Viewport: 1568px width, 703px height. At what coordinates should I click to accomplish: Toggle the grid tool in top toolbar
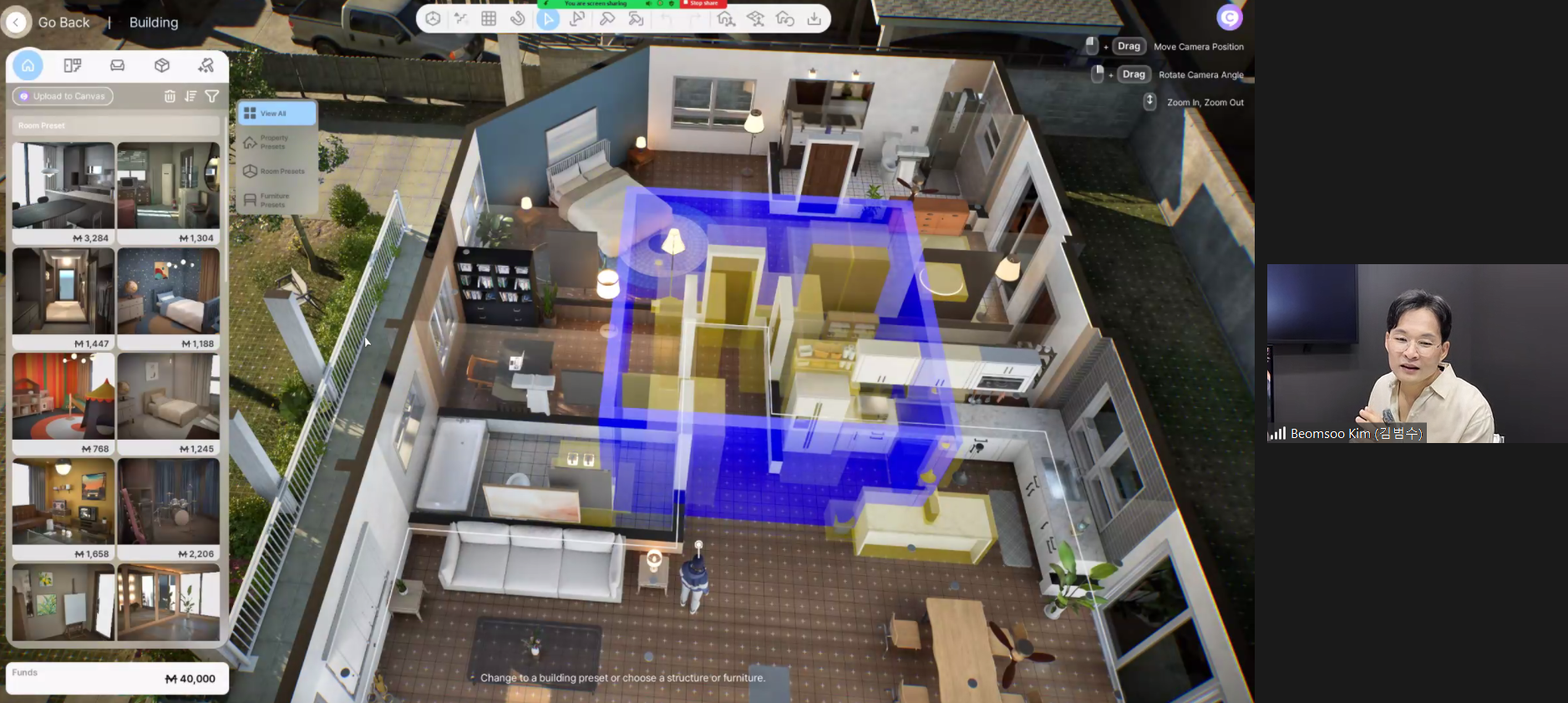(x=489, y=18)
